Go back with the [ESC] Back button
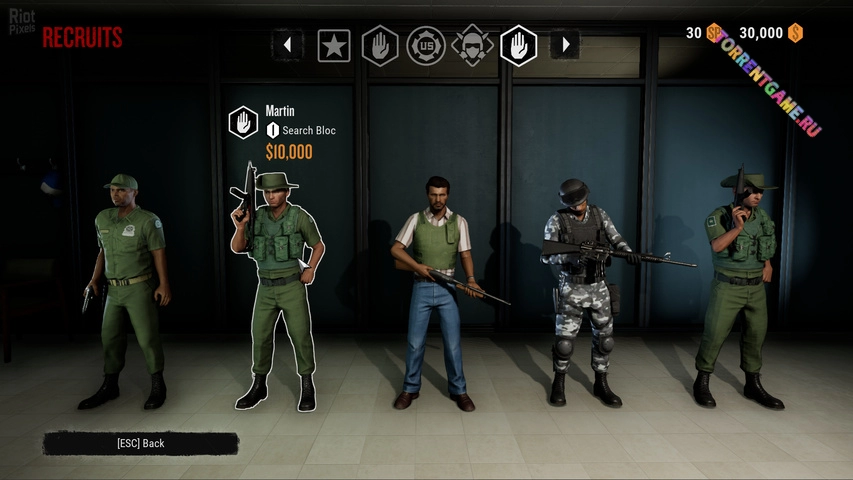This screenshot has height=480, width=853. [140, 443]
